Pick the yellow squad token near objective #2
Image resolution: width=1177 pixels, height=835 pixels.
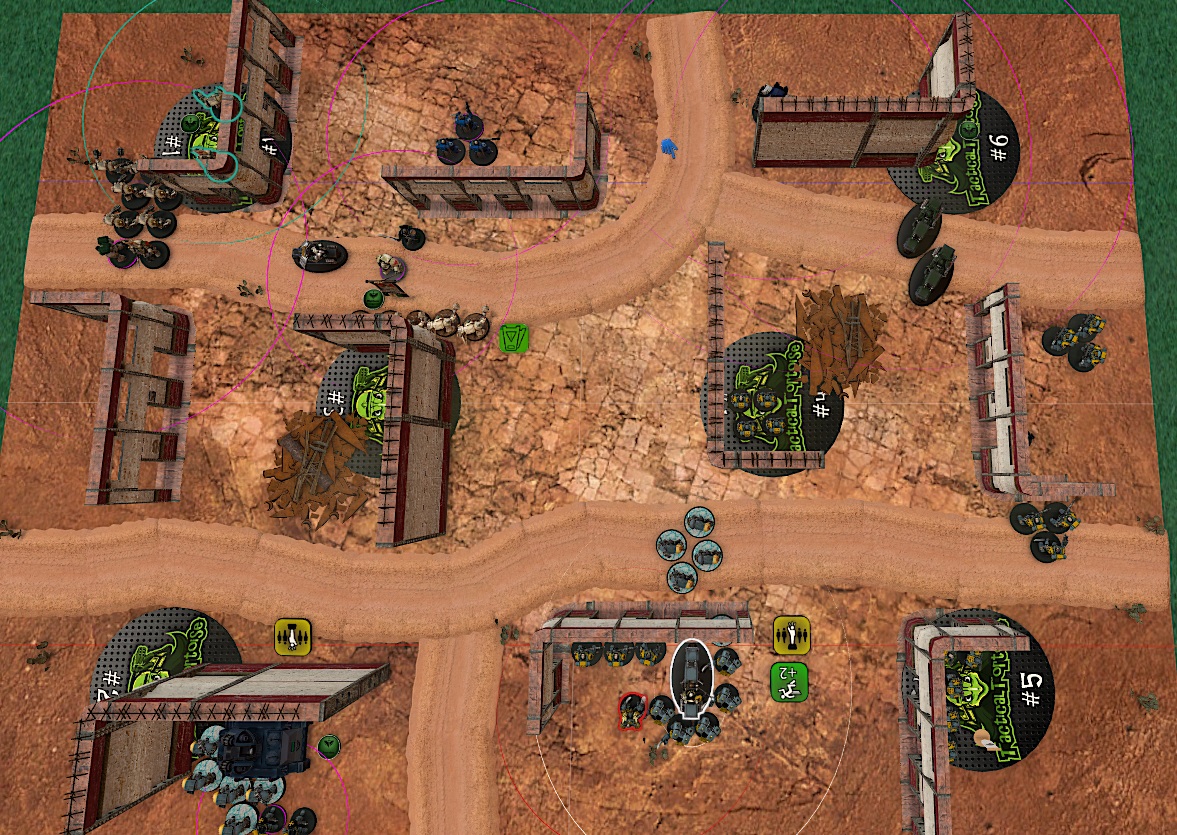[x=293, y=636]
